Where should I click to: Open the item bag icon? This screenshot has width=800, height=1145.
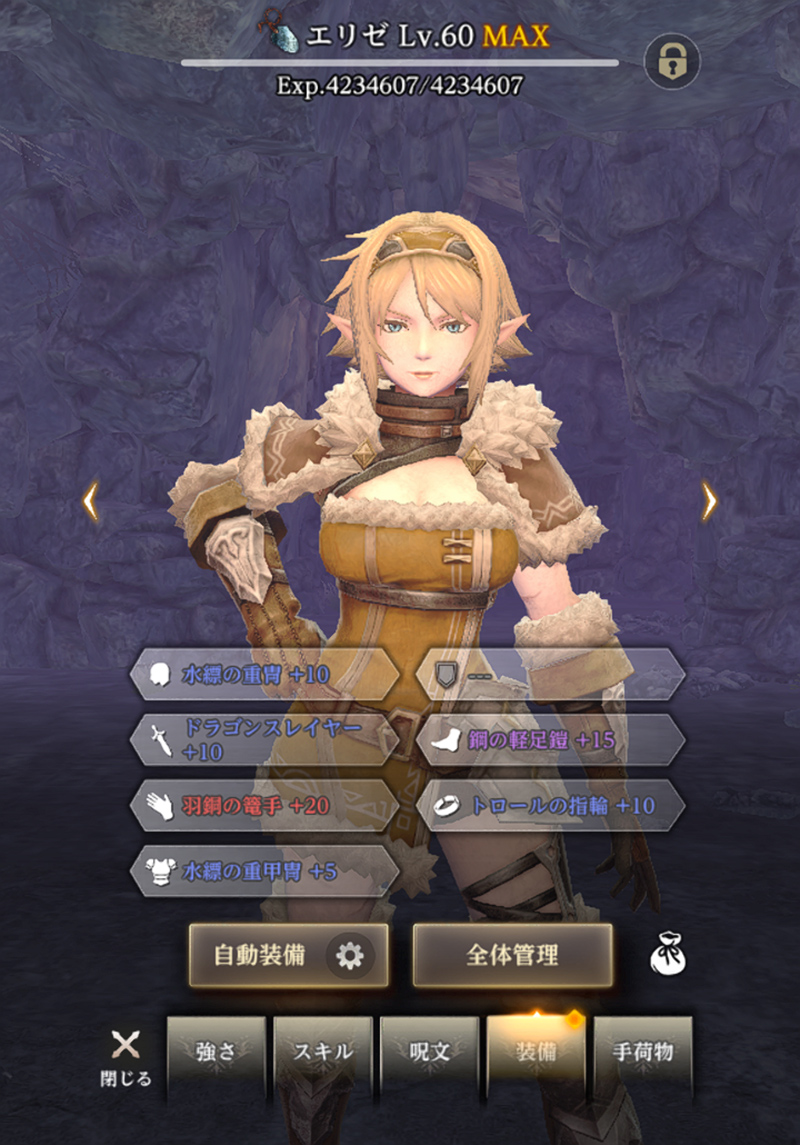click(x=667, y=955)
